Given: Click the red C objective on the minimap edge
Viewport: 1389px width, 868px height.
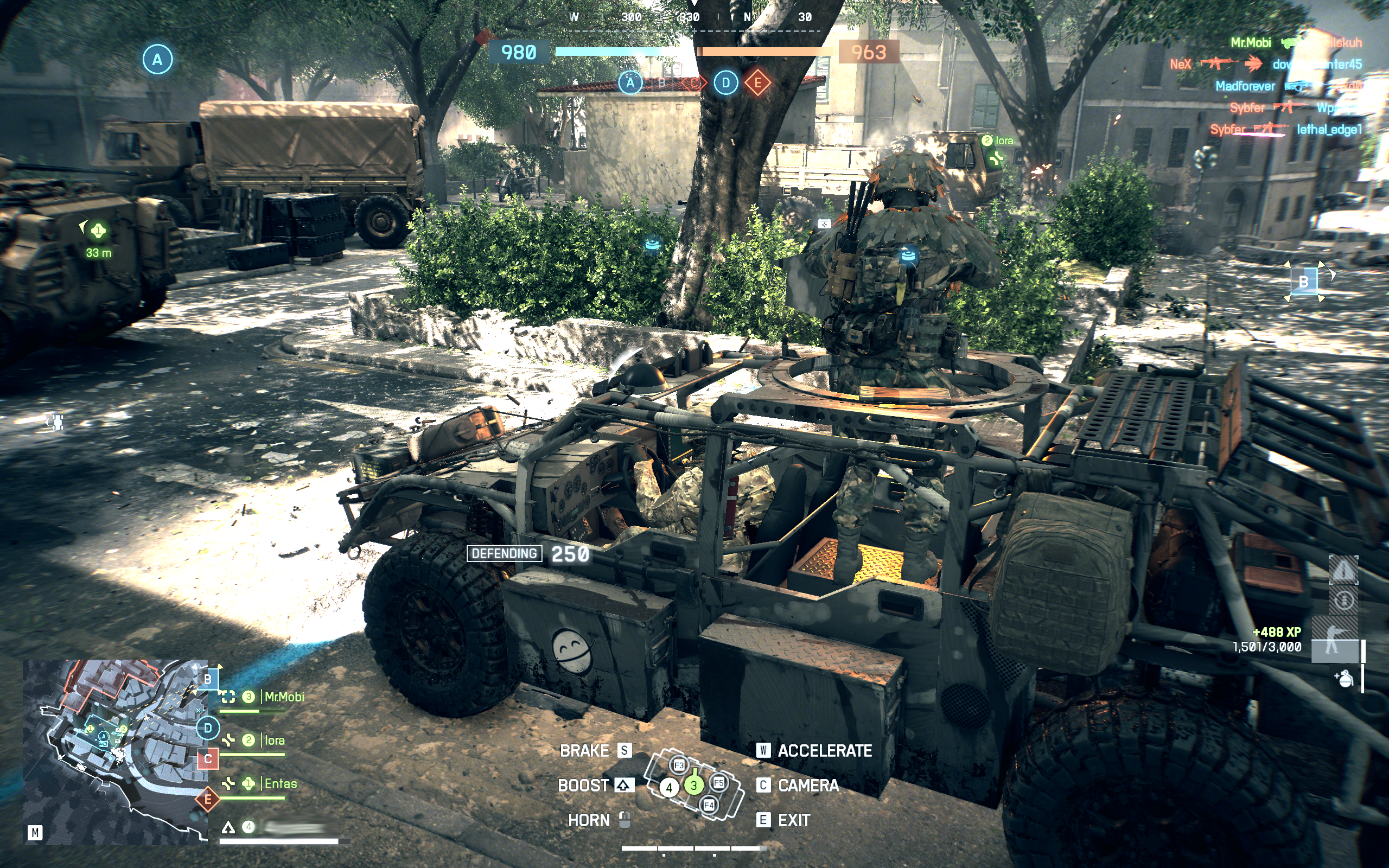Looking at the screenshot, I should pos(208,759).
